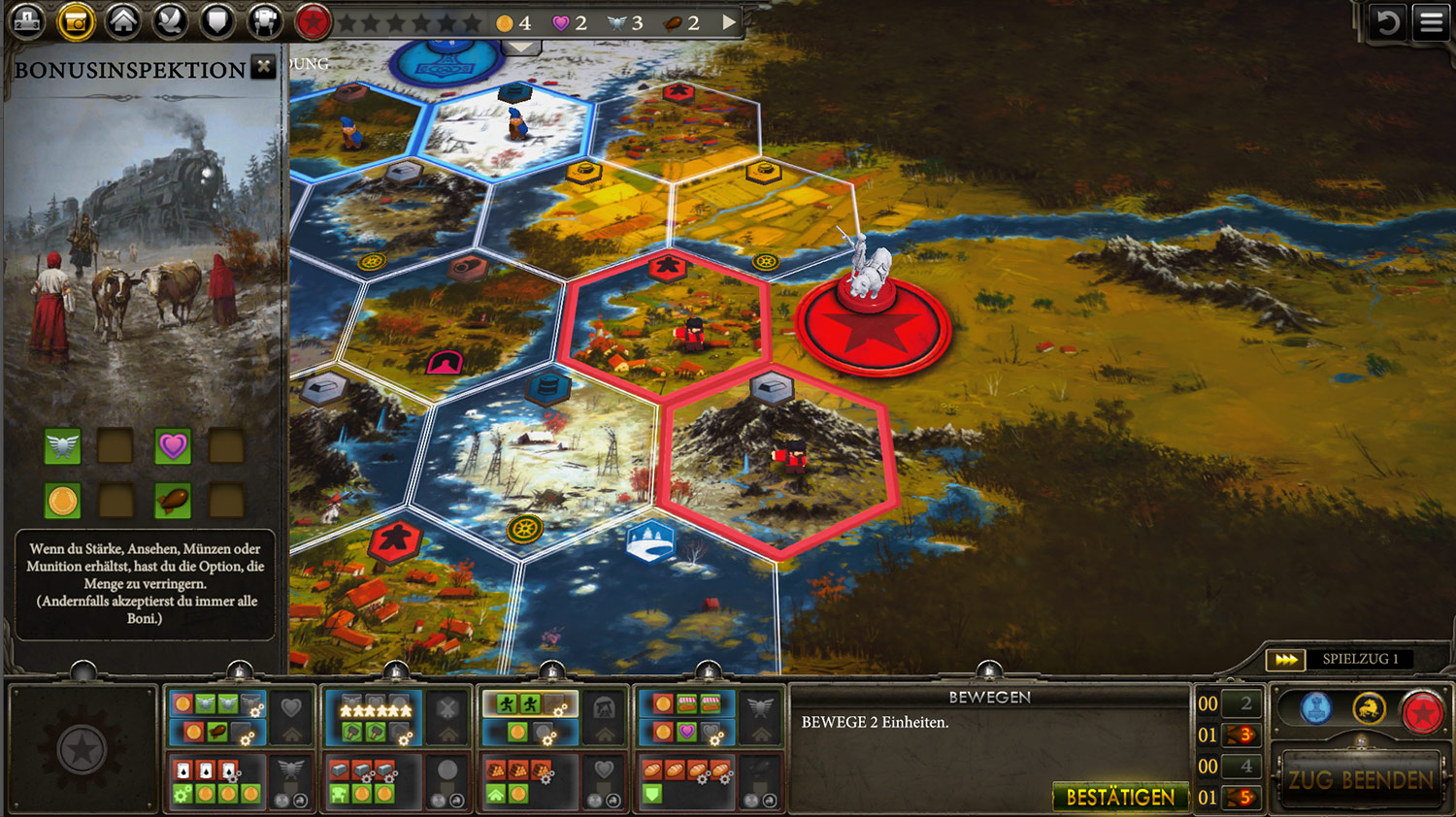
Task: Open the mech icon in the toolbar
Action: [264, 21]
